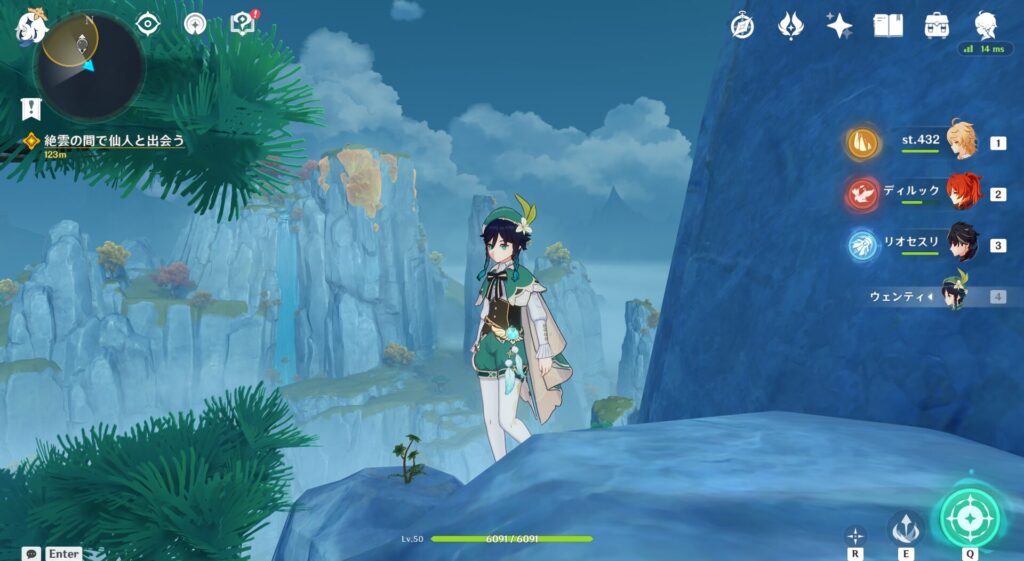Screen dimensions: 1024x561
Task: Open the adventurer handbook book icon
Action: pyautogui.click(x=888, y=26)
